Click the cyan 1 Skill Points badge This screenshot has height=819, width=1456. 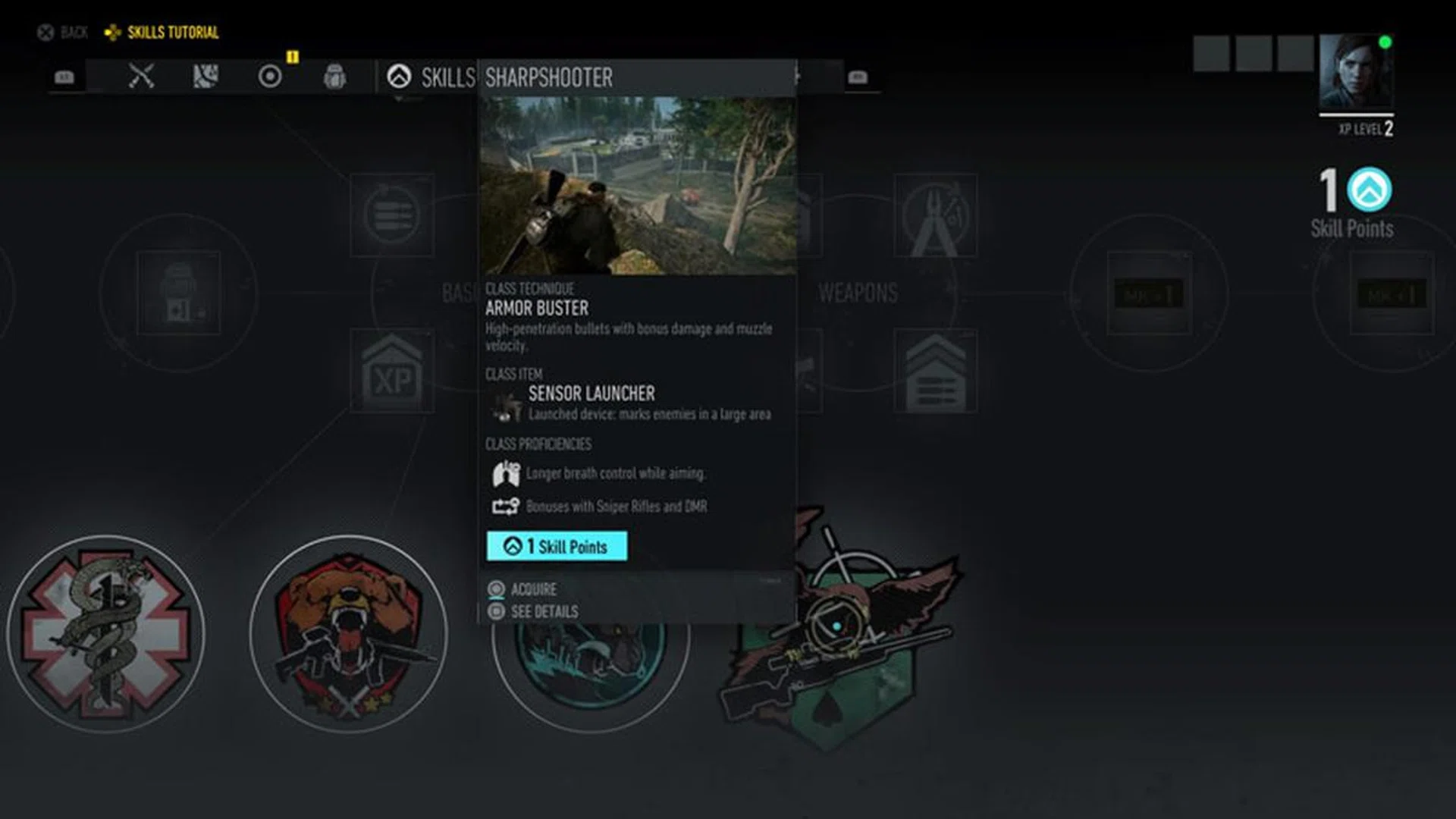[x=557, y=547]
